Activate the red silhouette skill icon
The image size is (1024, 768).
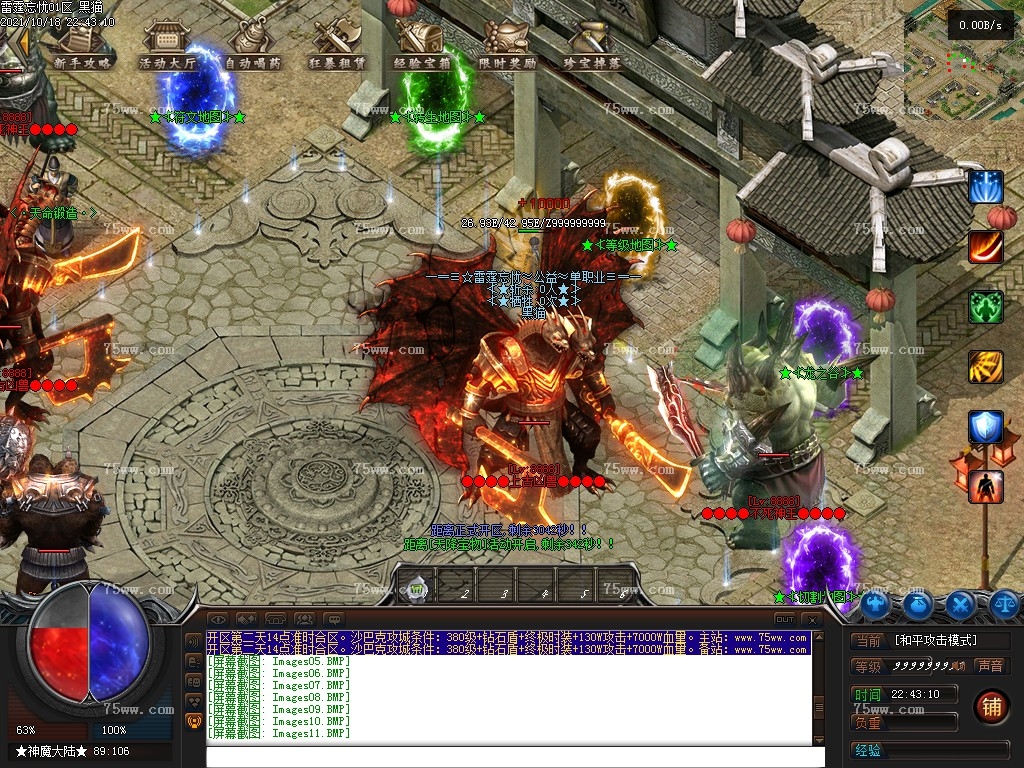click(x=986, y=487)
